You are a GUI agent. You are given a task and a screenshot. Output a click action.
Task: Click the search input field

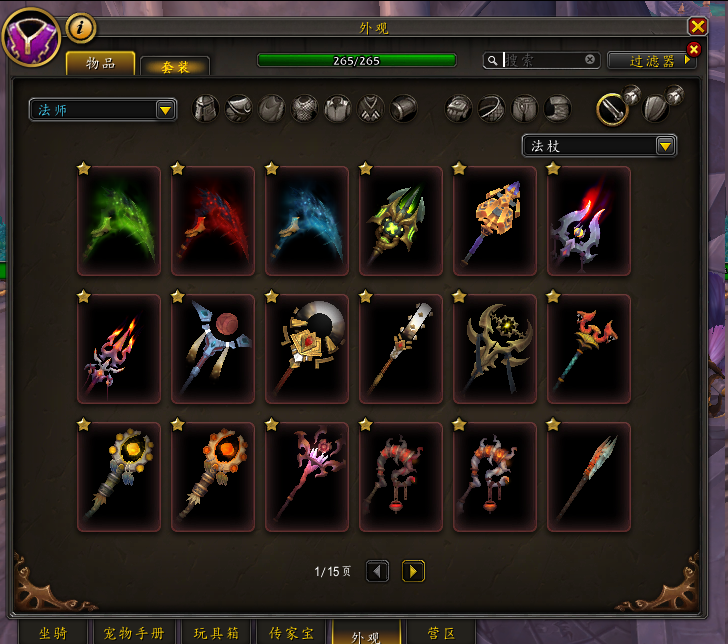(545, 60)
